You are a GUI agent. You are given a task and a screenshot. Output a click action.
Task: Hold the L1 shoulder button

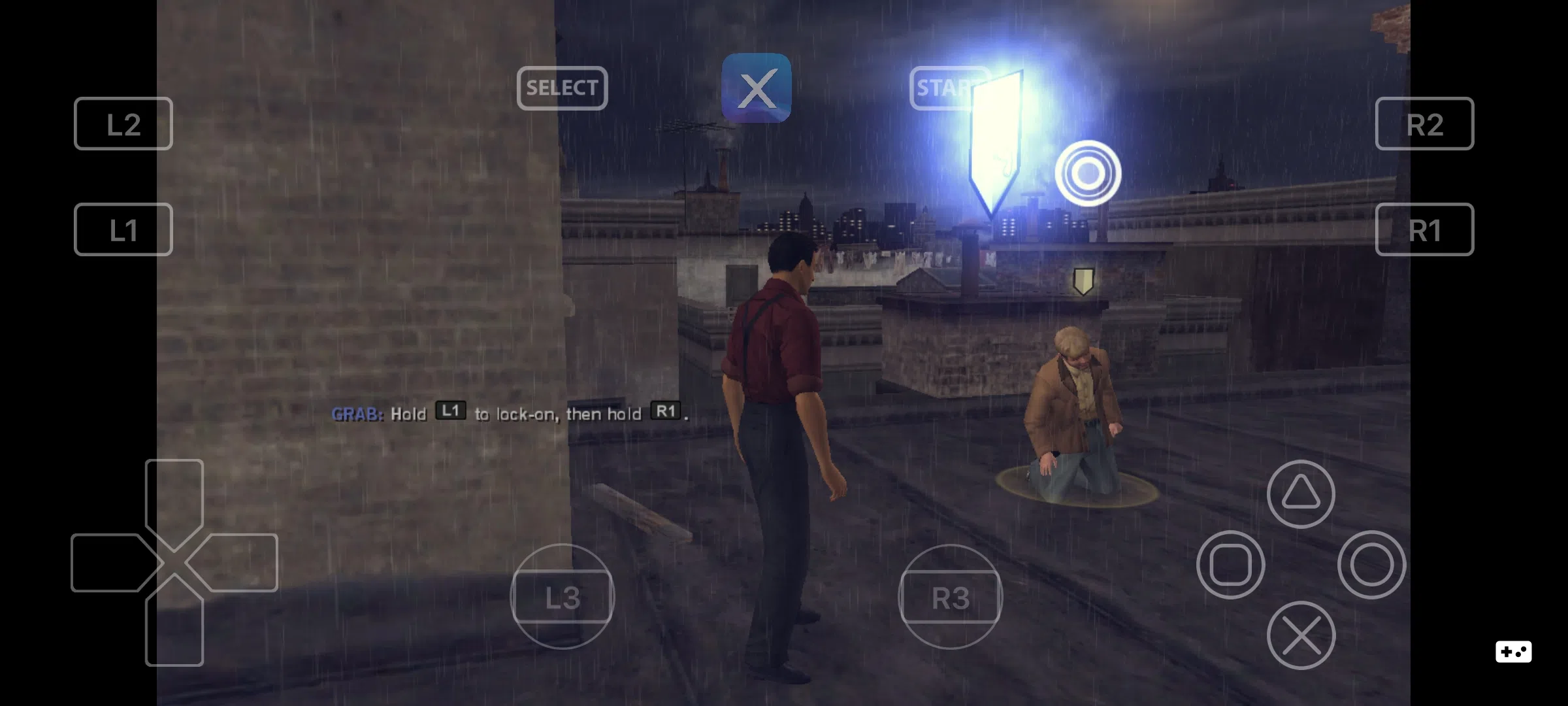click(122, 229)
